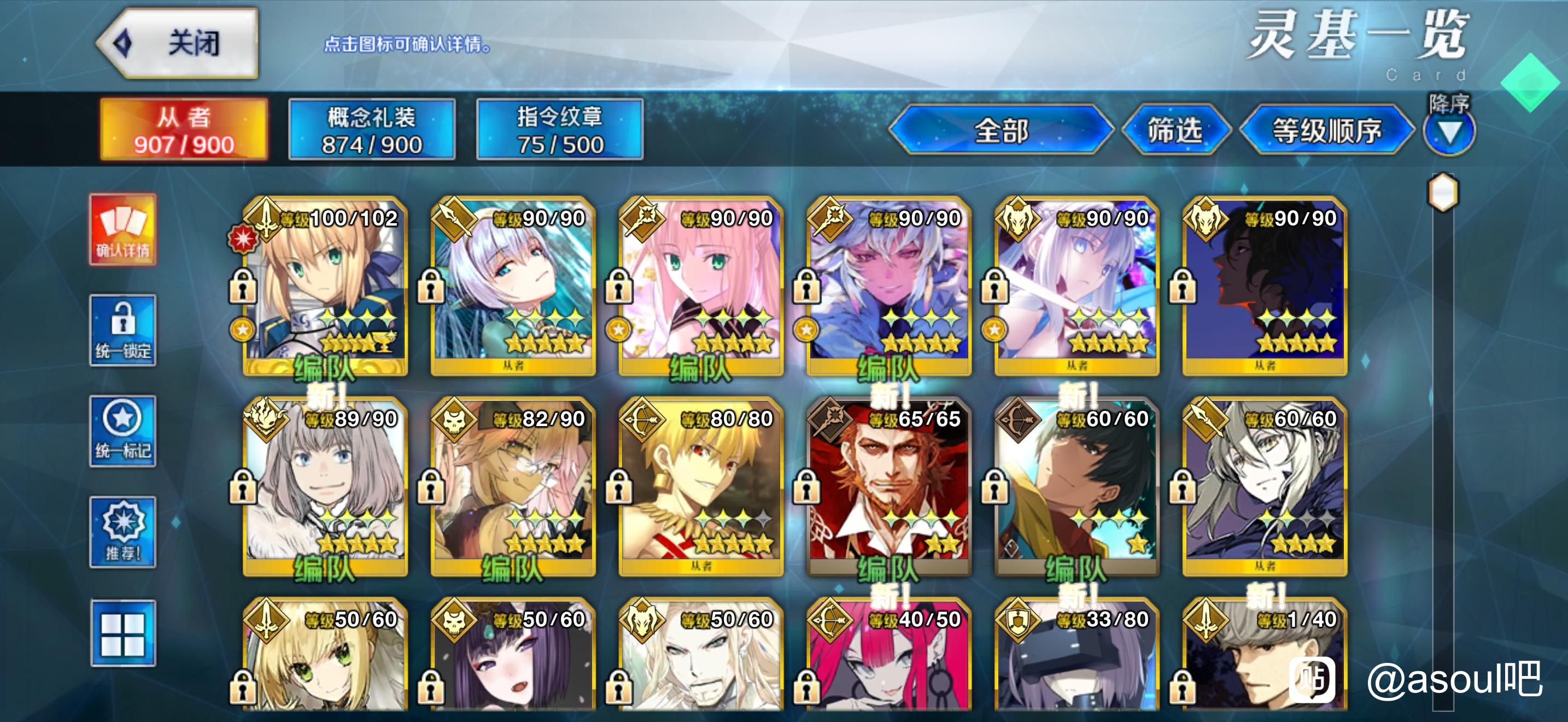1568x722 pixels.
Task: Pick the level 33/80 Shielder servant card
Action: [x=1076, y=661]
